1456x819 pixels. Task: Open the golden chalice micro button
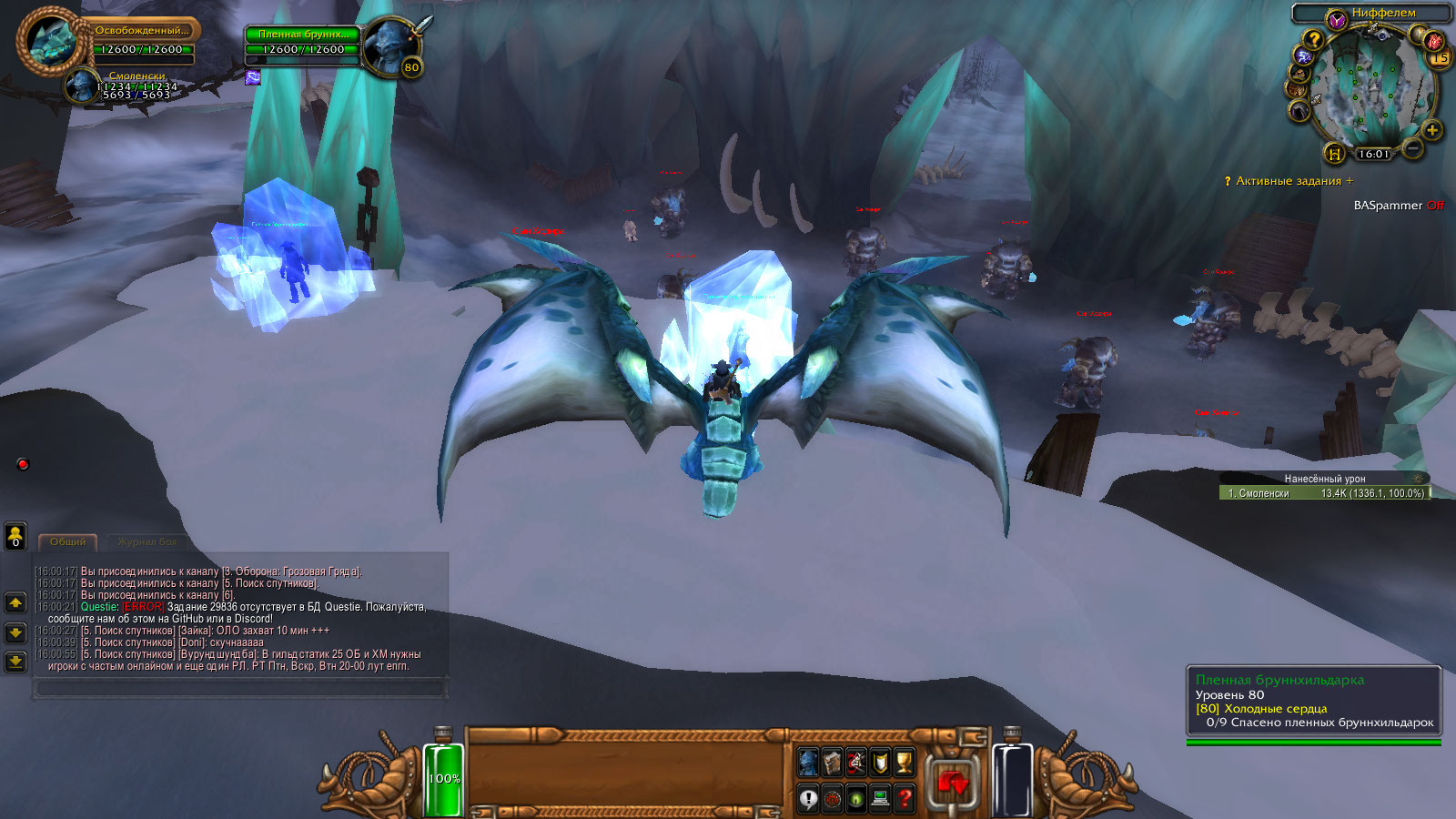click(904, 763)
